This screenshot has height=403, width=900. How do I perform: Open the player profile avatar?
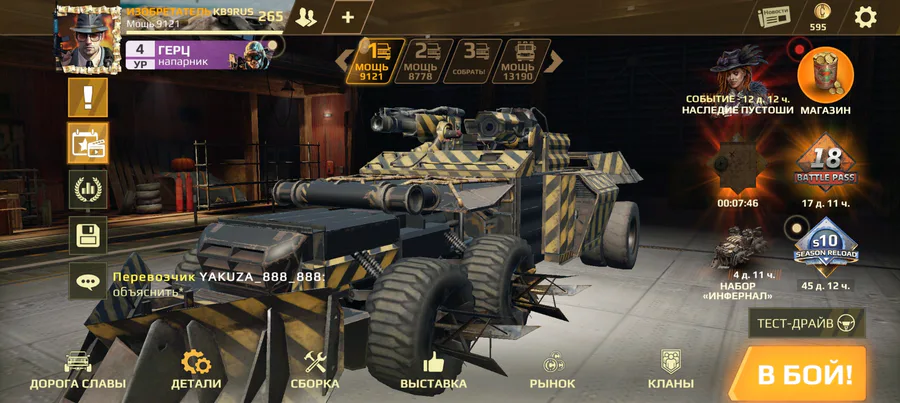pyautogui.click(x=88, y=38)
